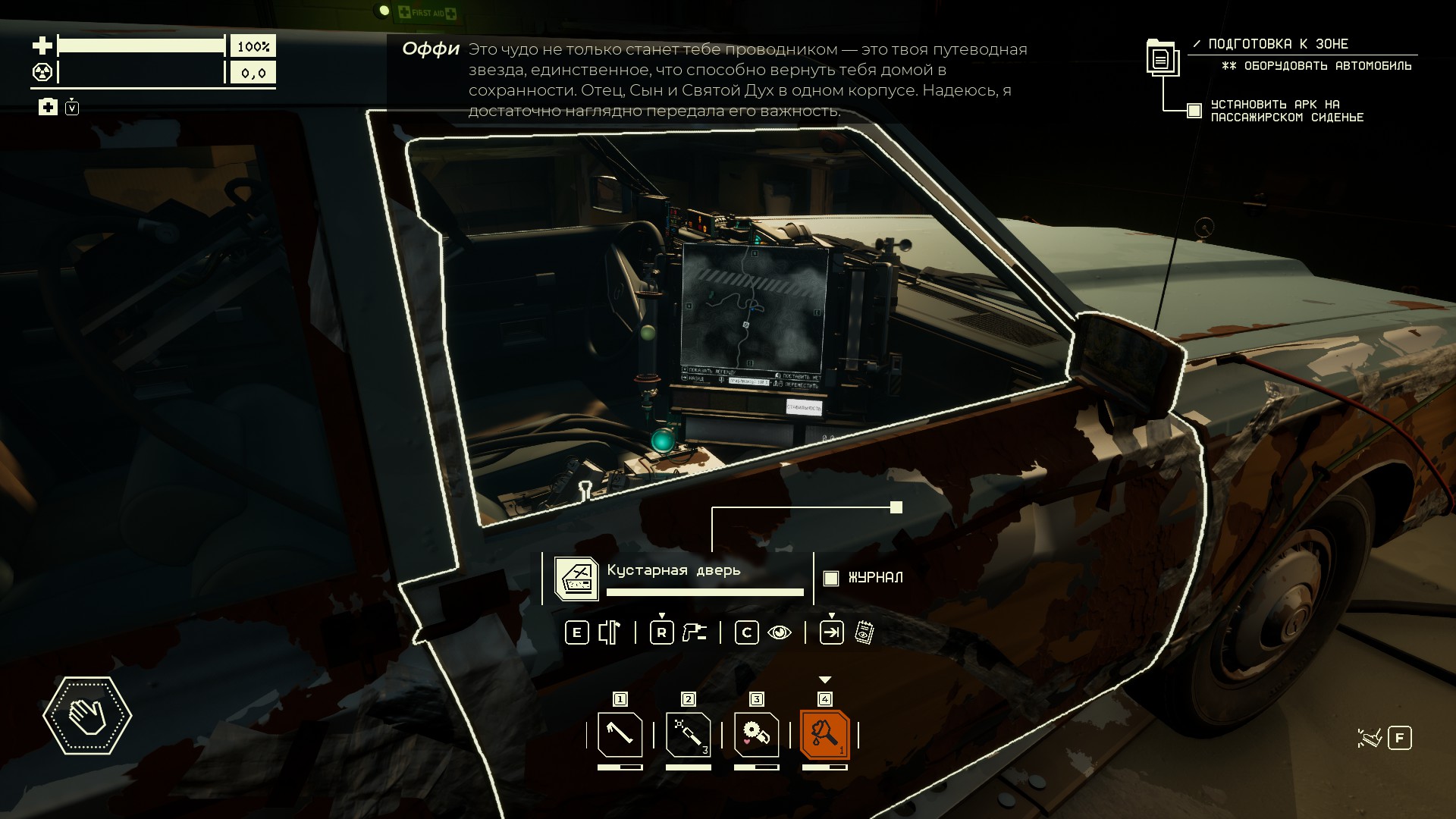Click the Кустарная дверь part icon
This screenshot has width=1456, height=819.
point(576,579)
